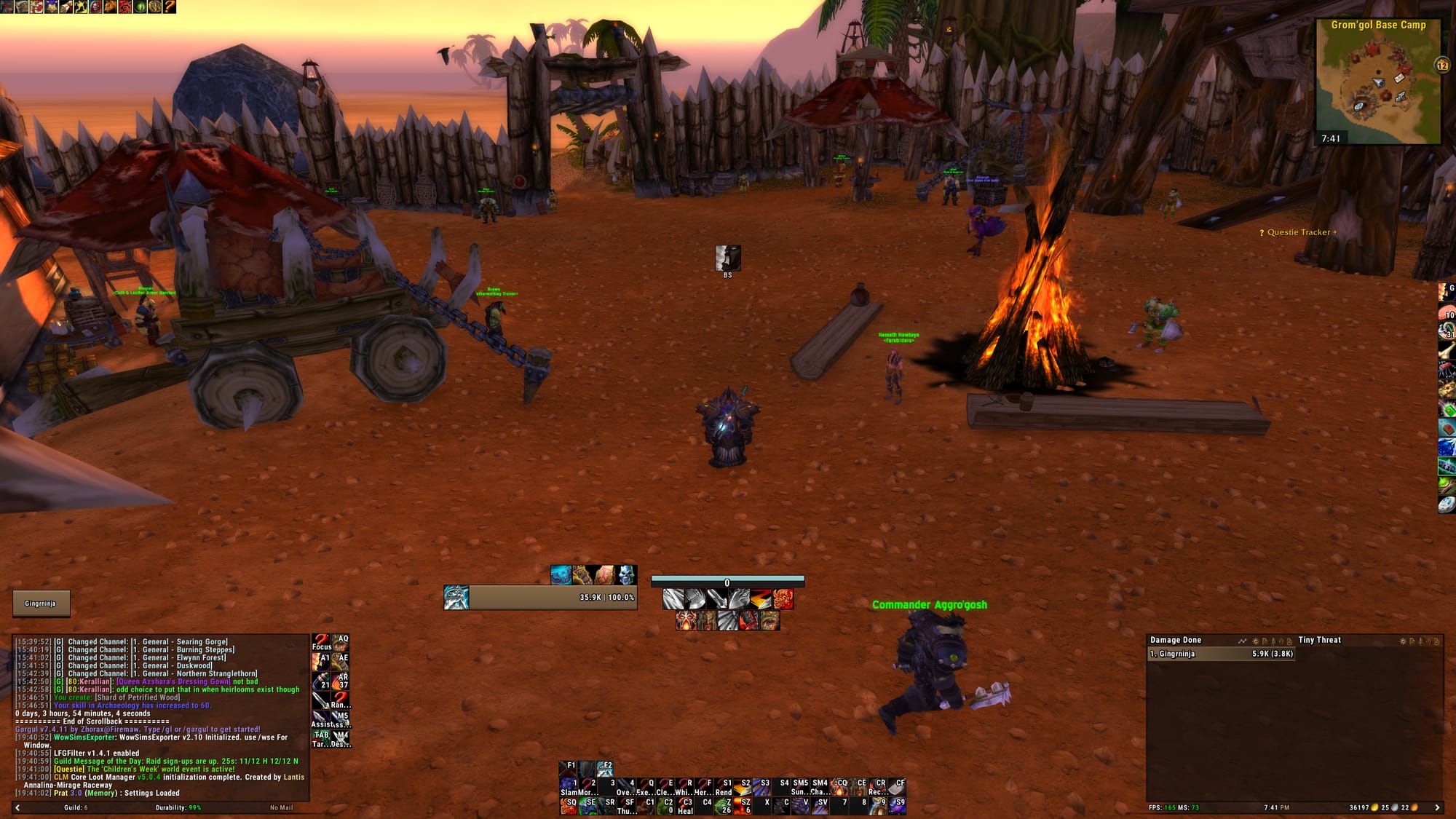Select the Gingrninja chat tab
The image size is (1456, 819).
40,604
